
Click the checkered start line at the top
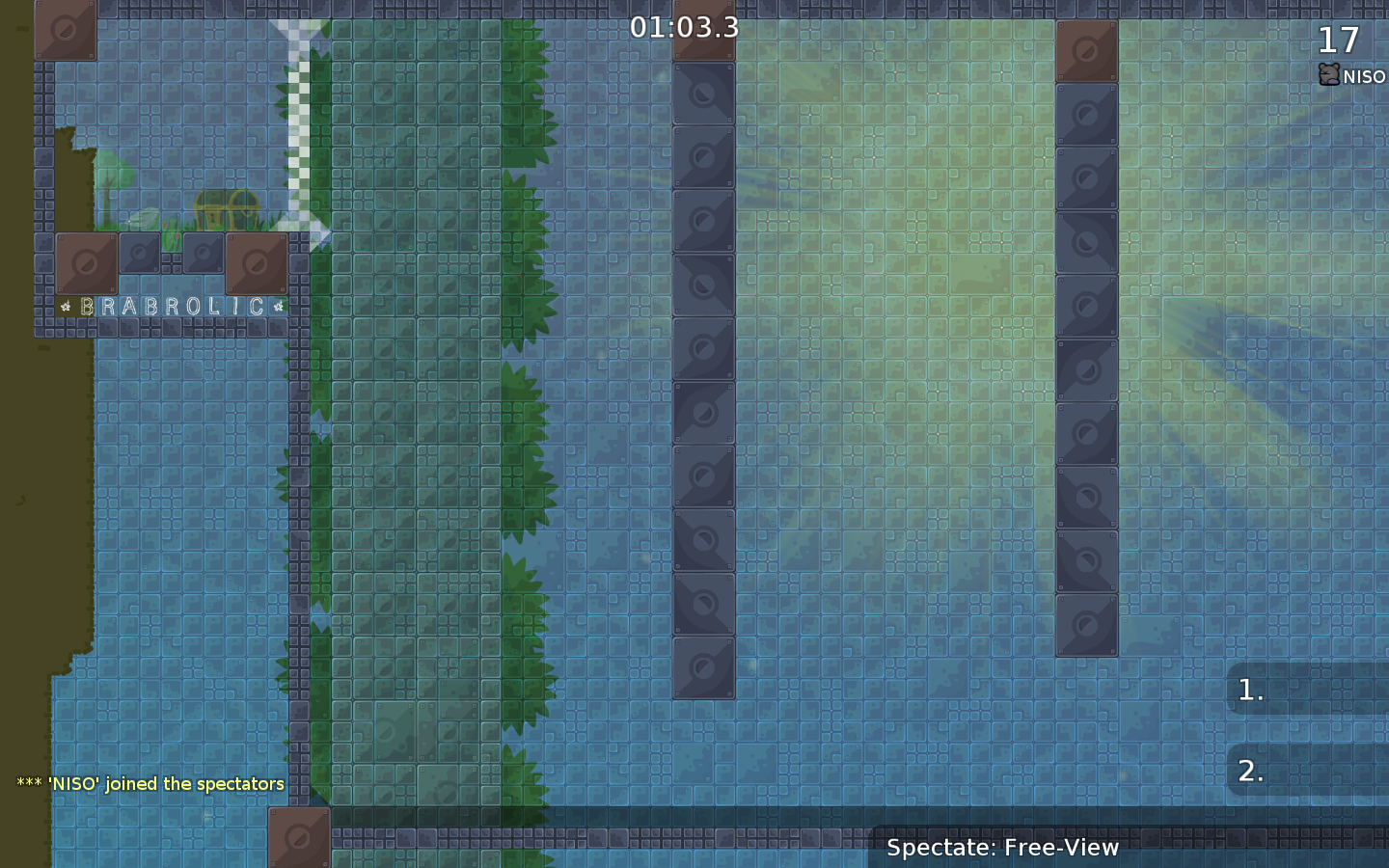click(300, 116)
